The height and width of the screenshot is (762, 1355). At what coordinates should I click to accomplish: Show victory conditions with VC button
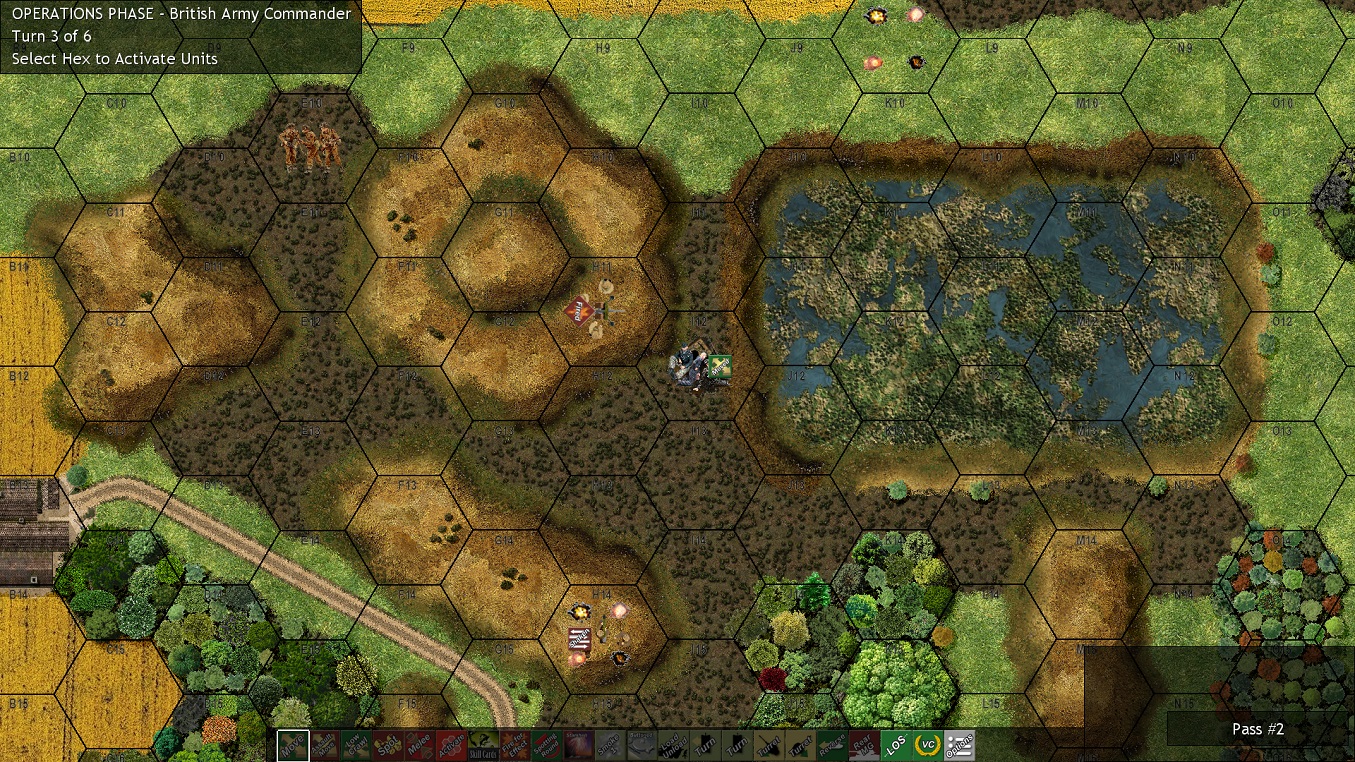927,746
